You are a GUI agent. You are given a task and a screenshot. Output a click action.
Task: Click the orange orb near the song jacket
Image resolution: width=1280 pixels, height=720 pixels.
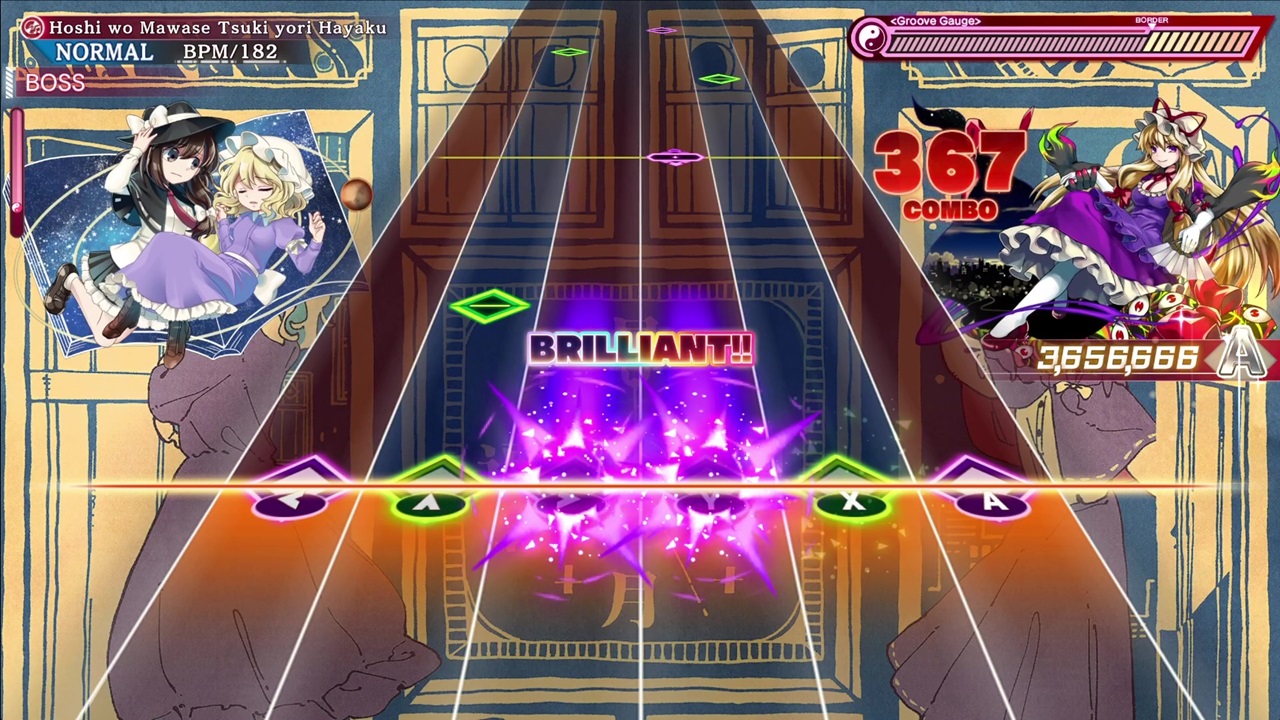pos(357,193)
